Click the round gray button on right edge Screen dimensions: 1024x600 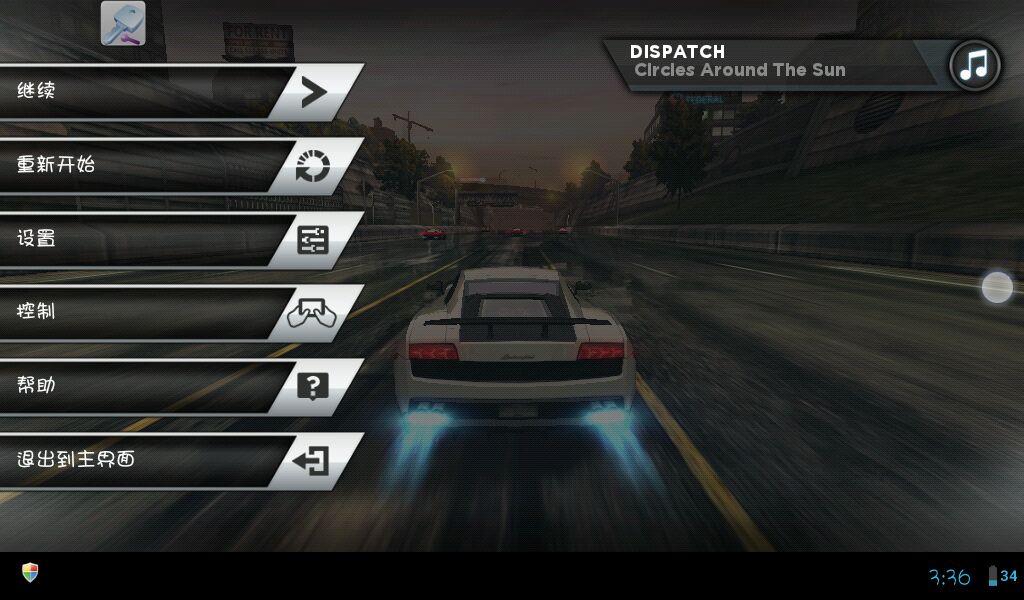coord(997,287)
